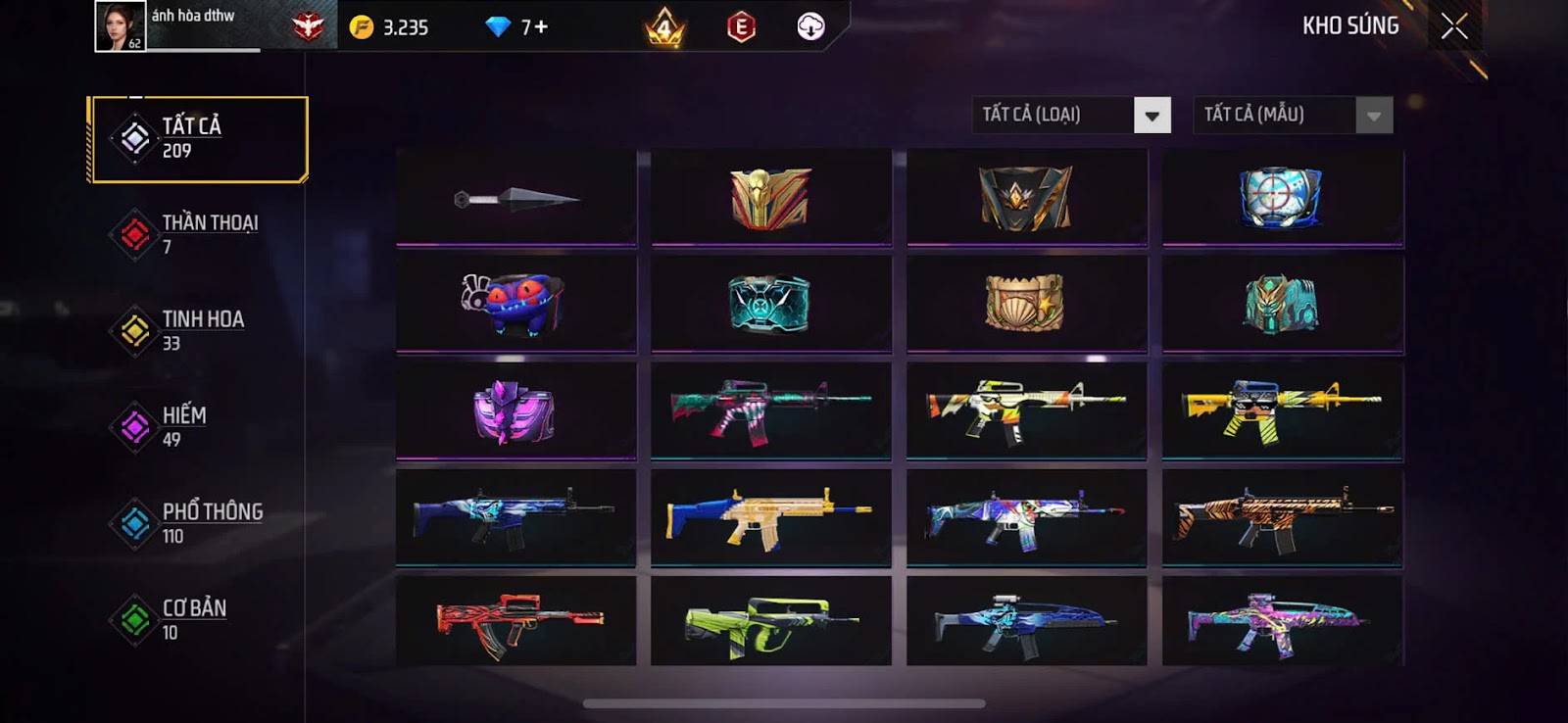Show the Hiếm rarity weapons

(198, 426)
